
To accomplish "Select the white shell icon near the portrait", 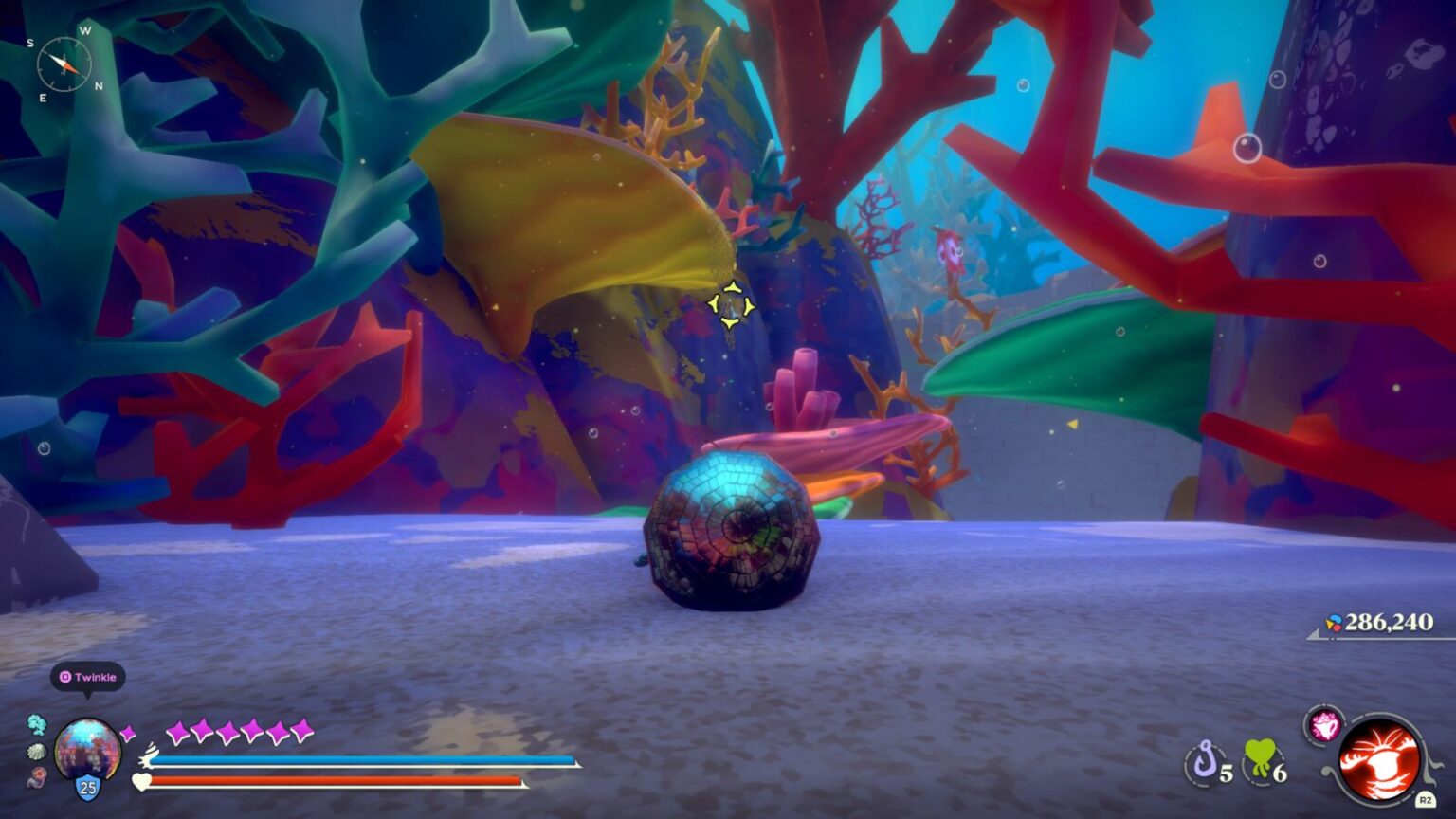I will click(x=37, y=752).
